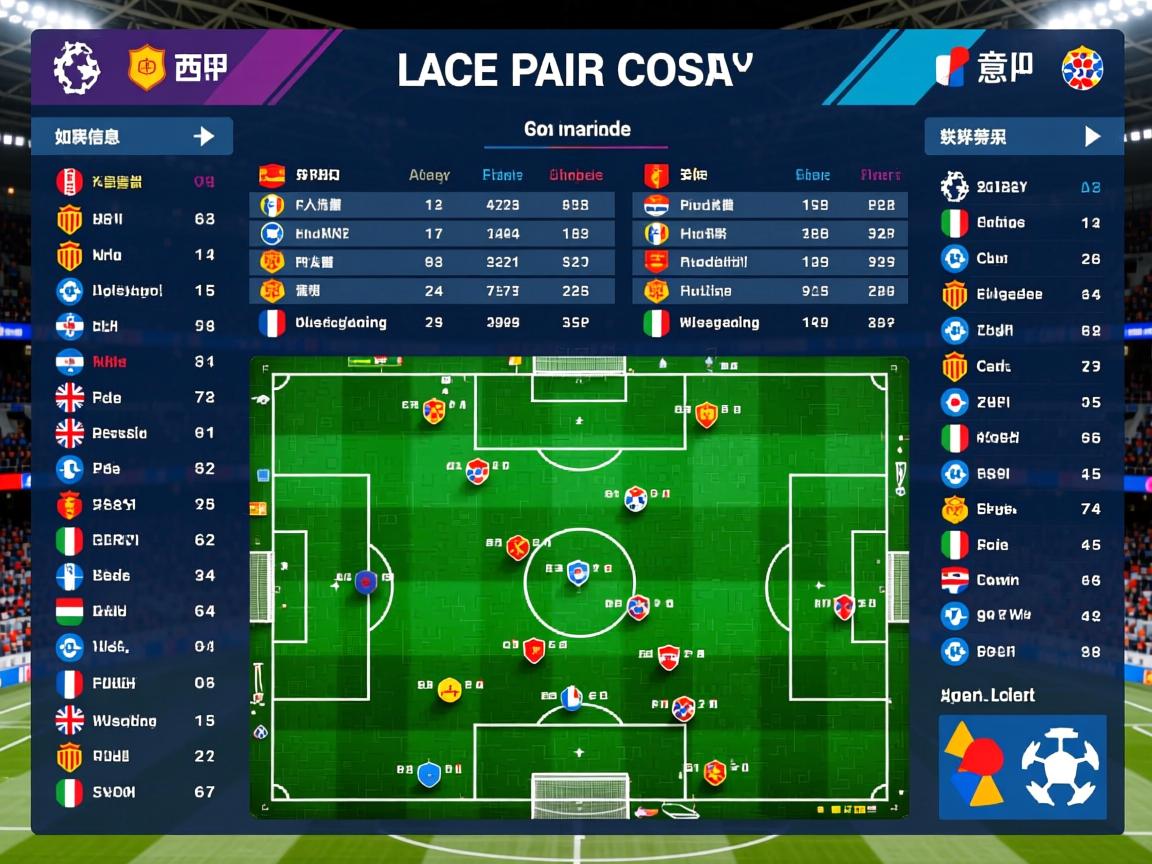The width and height of the screenshot is (1152, 864).
Task: Select the Hutllne row in the right table
Action: pyautogui.click(x=706, y=291)
